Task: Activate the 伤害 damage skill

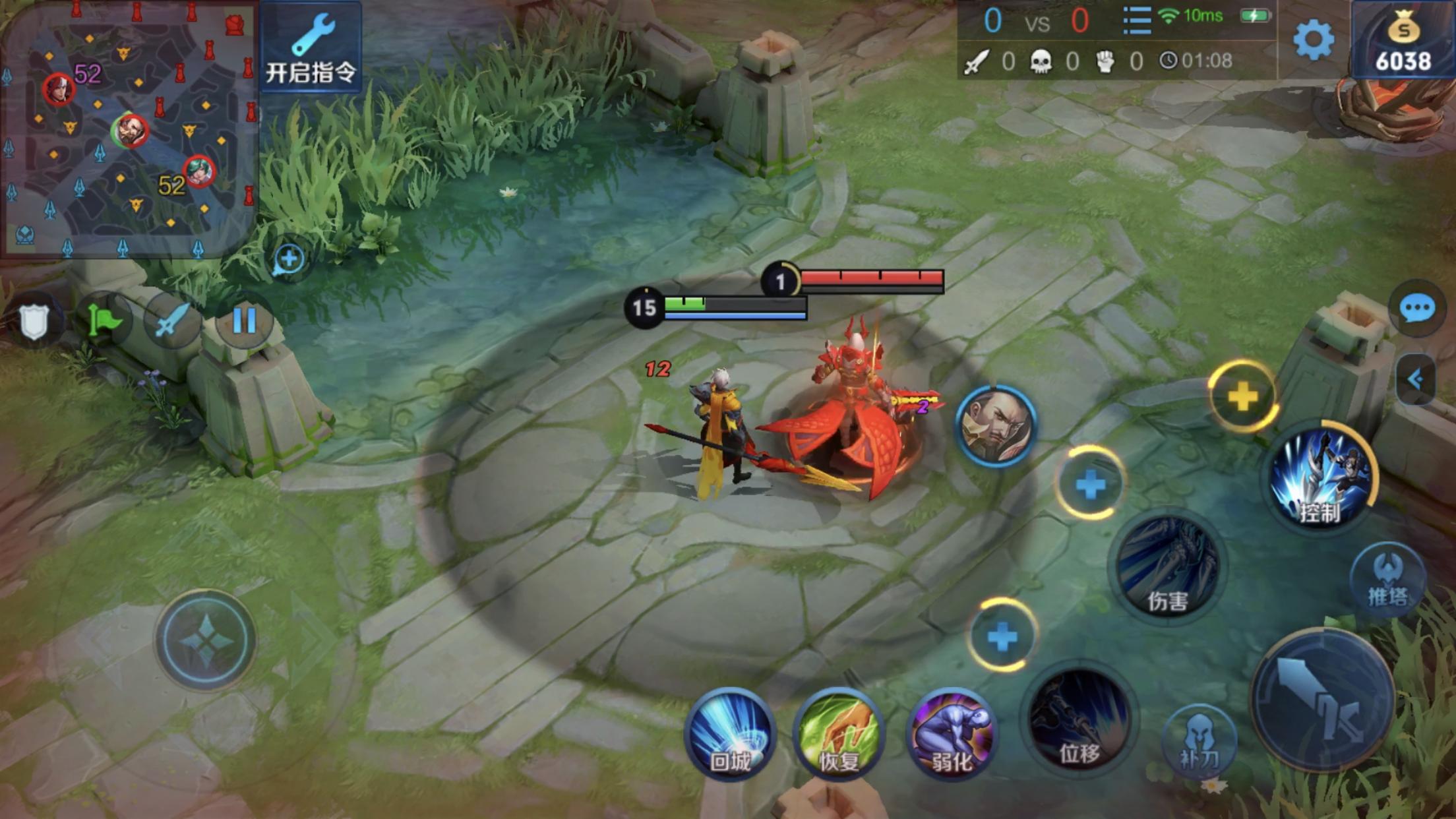Action: click(1168, 567)
